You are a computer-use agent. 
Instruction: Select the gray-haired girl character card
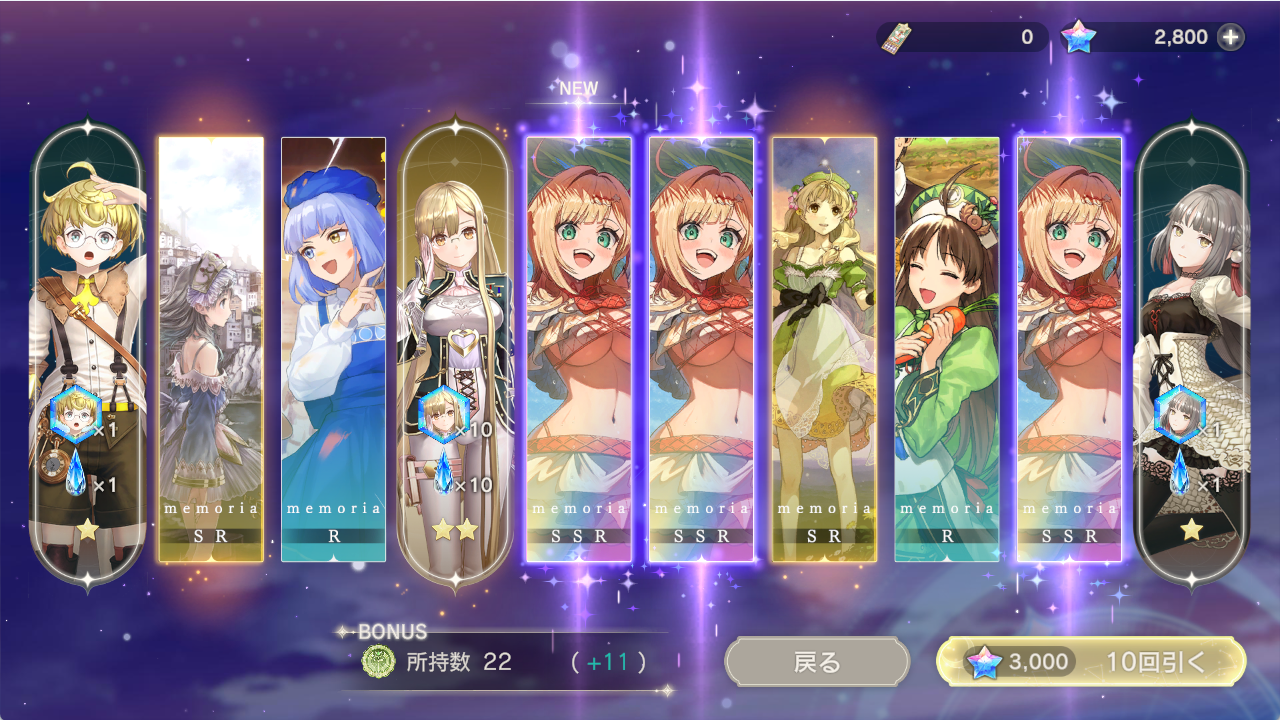(1192, 350)
